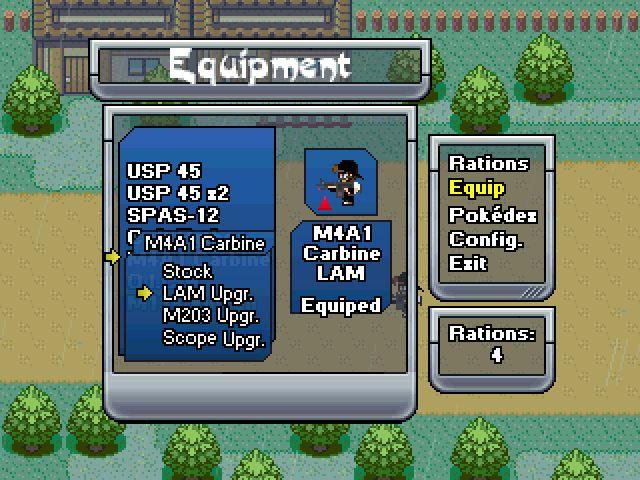Pick the M203 Upgr. attachment
Screen dimensions: 640x480
211,316
